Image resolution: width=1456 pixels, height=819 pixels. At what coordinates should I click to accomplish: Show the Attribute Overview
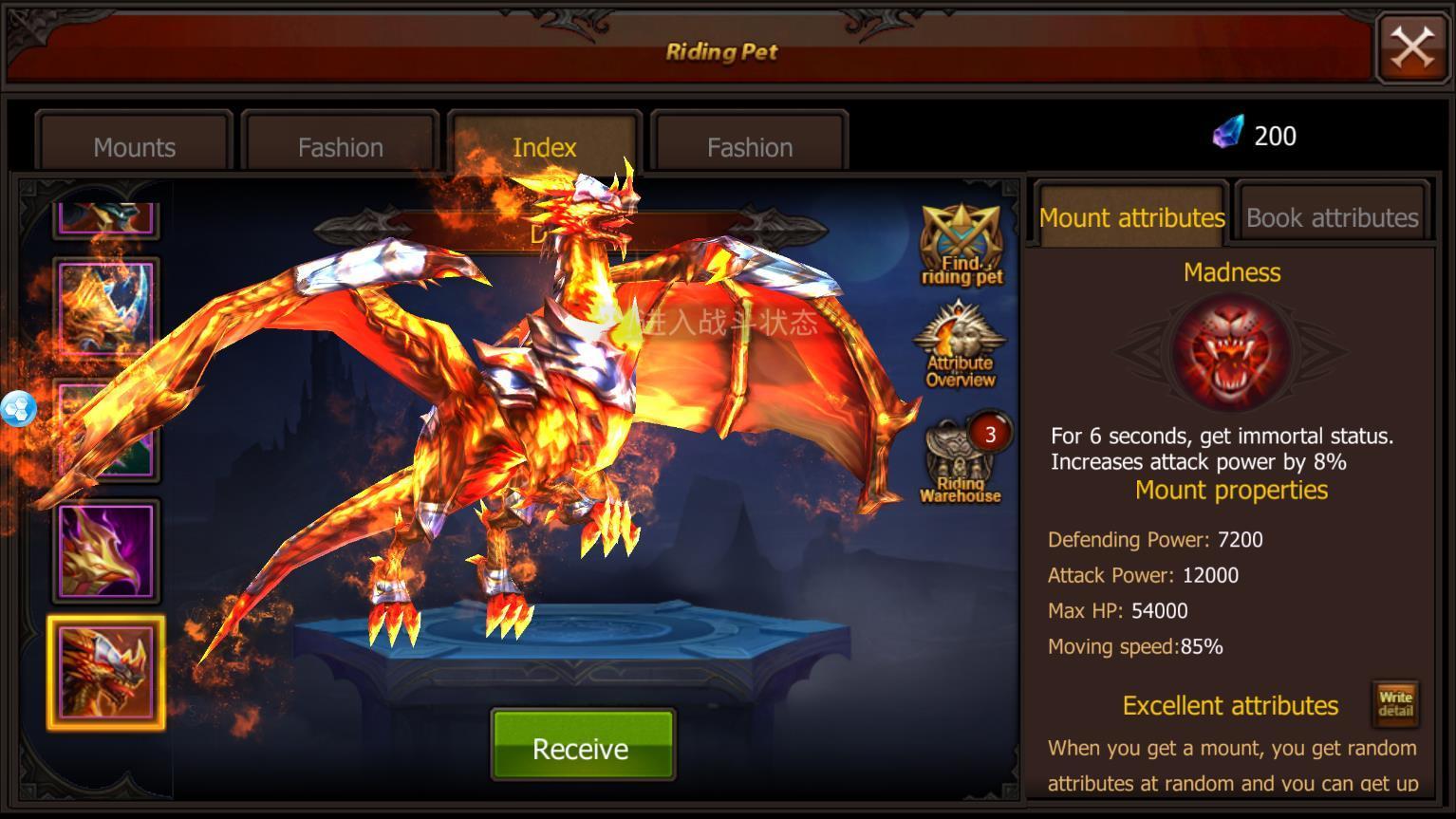(x=961, y=345)
